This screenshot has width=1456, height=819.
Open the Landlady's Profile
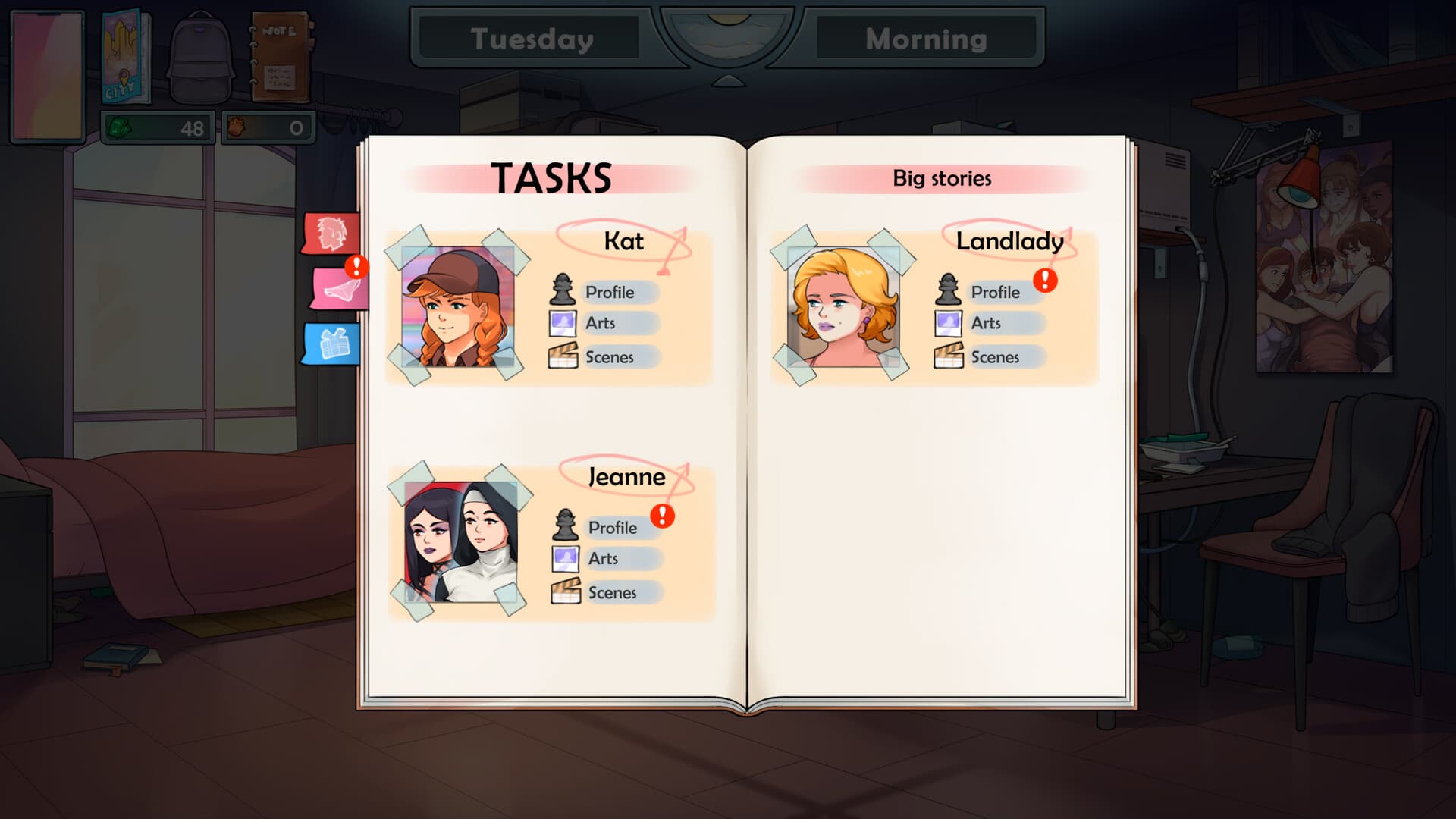coord(995,292)
